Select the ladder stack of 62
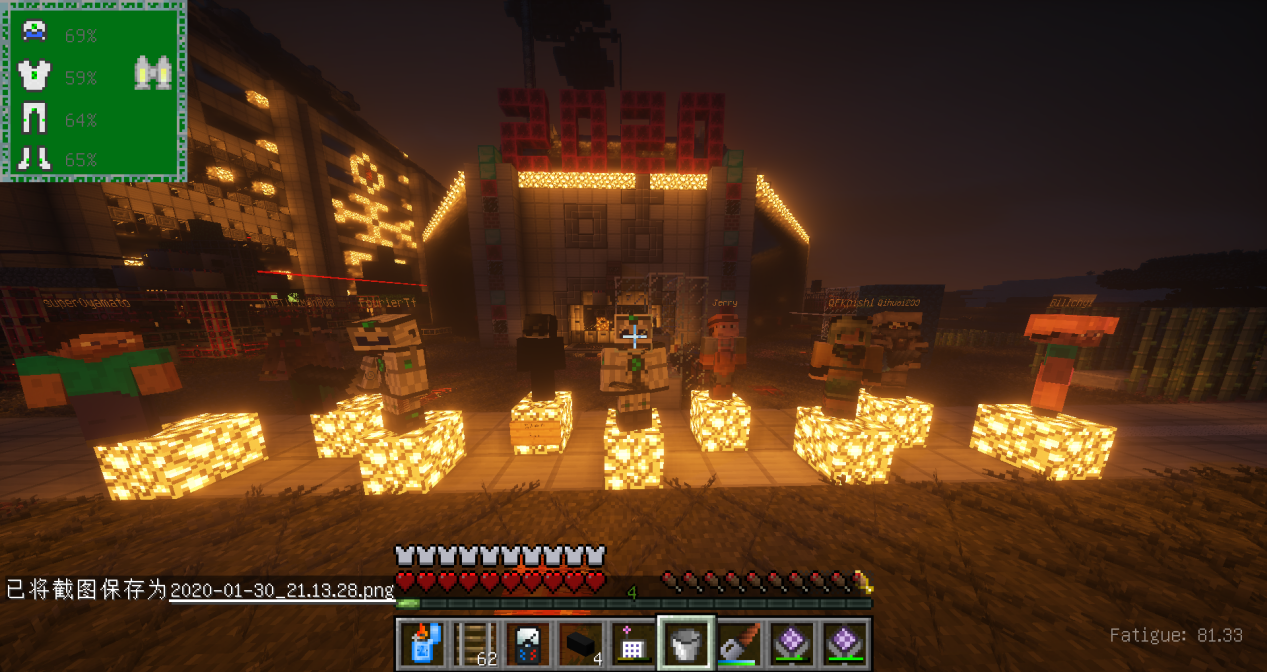The image size is (1267, 672). pos(475,643)
